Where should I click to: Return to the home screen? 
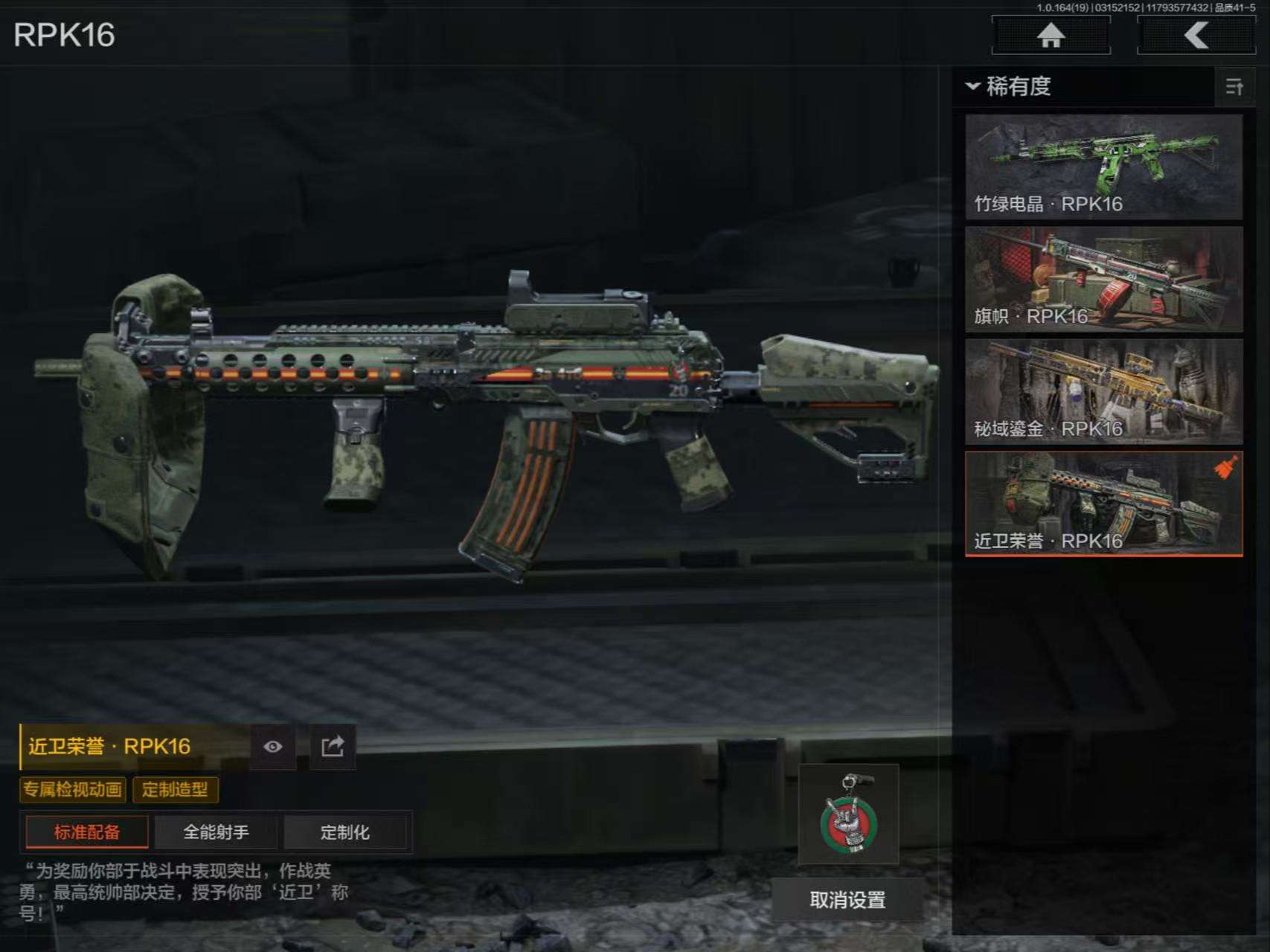[x=1051, y=35]
